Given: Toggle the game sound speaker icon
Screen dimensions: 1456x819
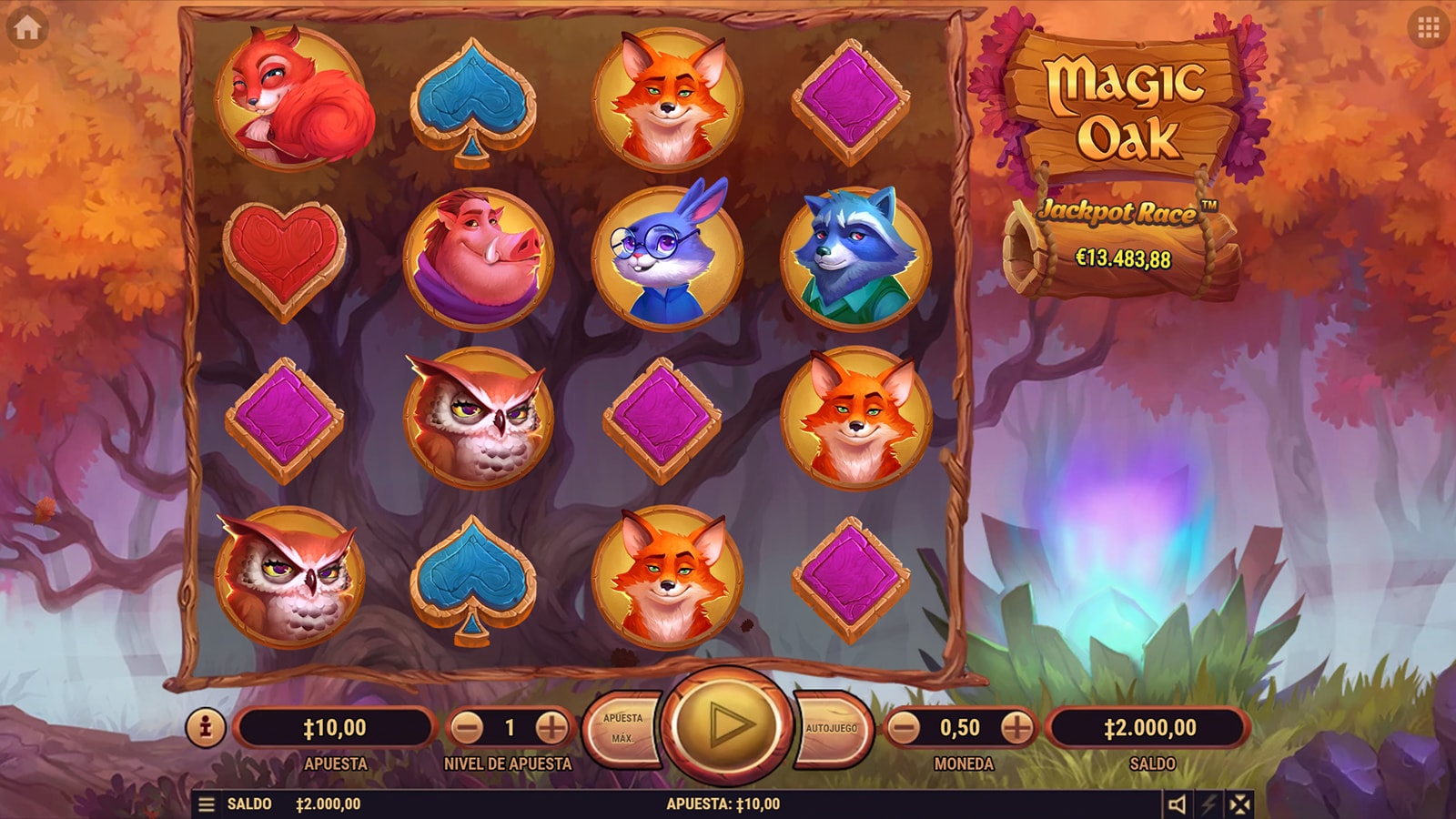Looking at the screenshot, I should 1177,804.
